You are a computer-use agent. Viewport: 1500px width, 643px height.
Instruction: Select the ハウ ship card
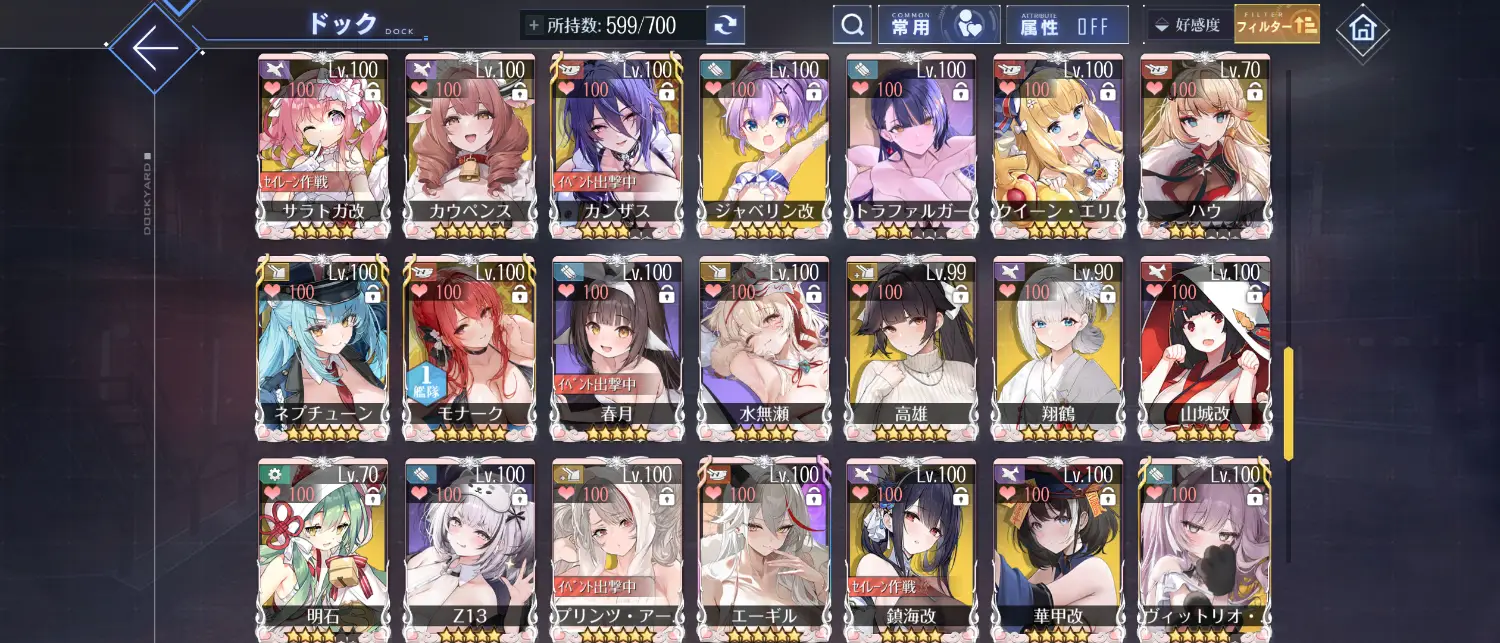click(1204, 145)
